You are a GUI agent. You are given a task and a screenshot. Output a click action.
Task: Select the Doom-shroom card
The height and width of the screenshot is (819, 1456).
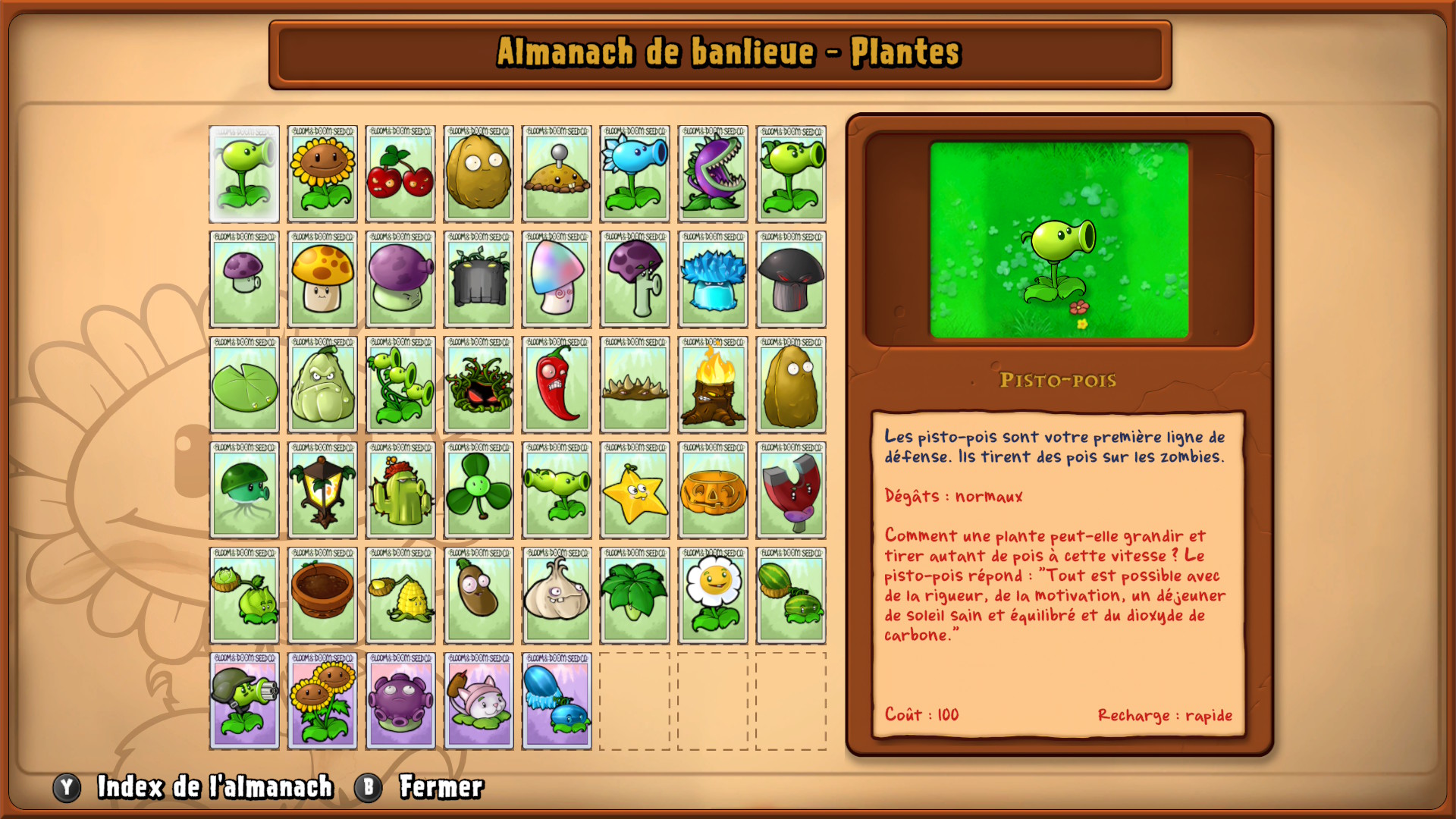pyautogui.click(x=791, y=280)
